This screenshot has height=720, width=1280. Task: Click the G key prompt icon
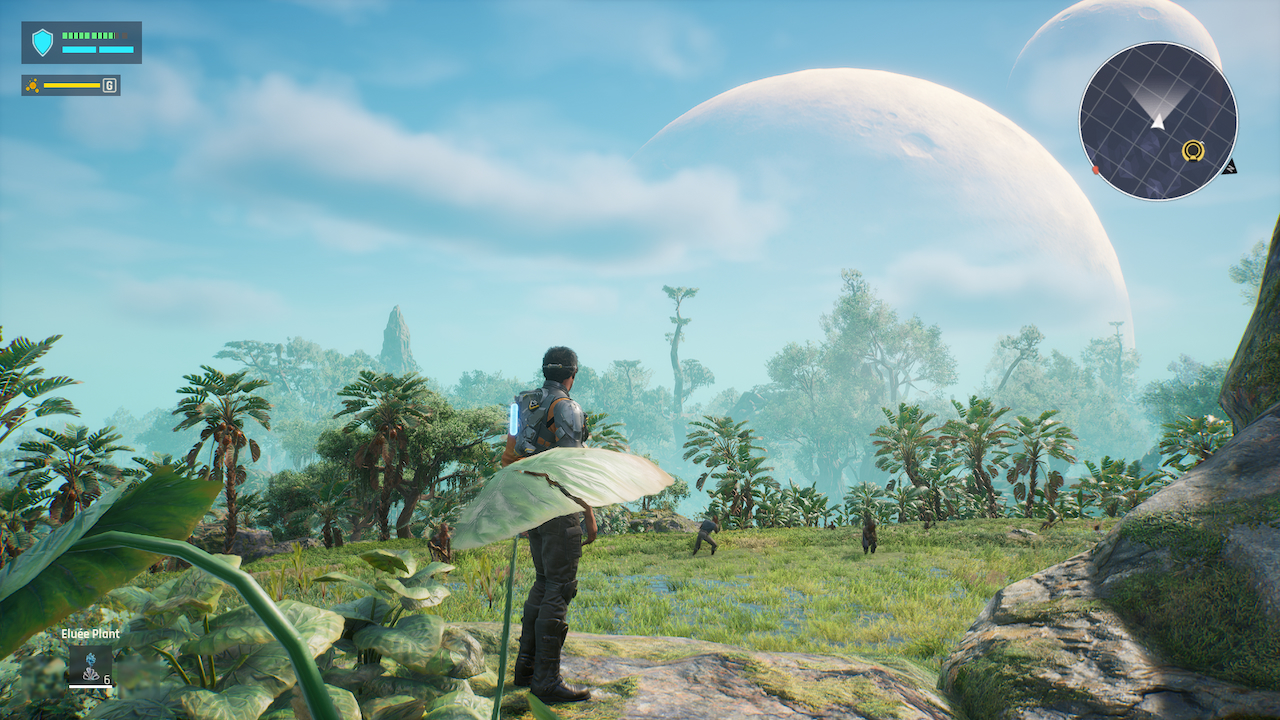[x=109, y=85]
